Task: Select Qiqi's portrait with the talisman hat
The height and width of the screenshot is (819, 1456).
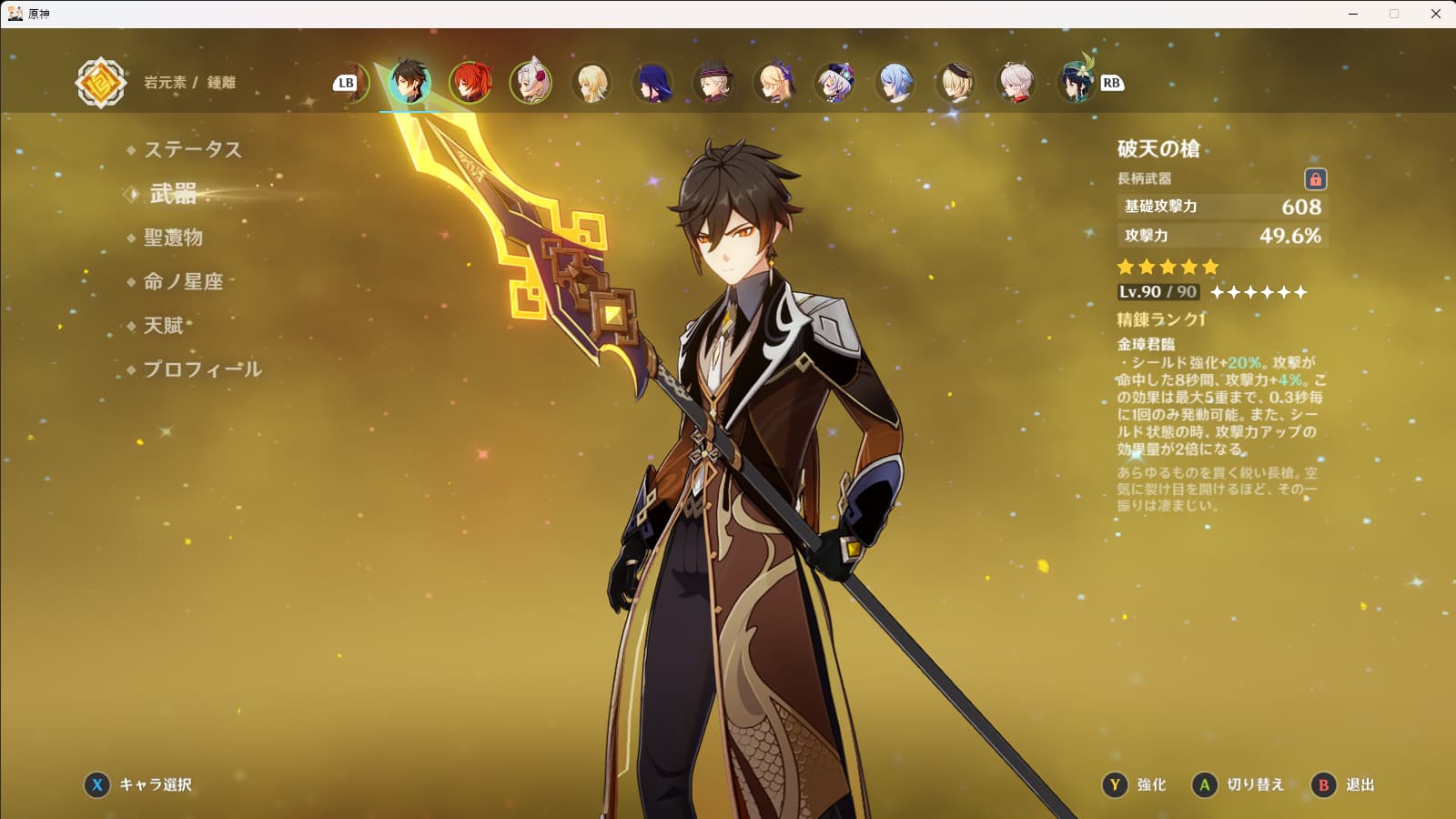Action: [835, 83]
